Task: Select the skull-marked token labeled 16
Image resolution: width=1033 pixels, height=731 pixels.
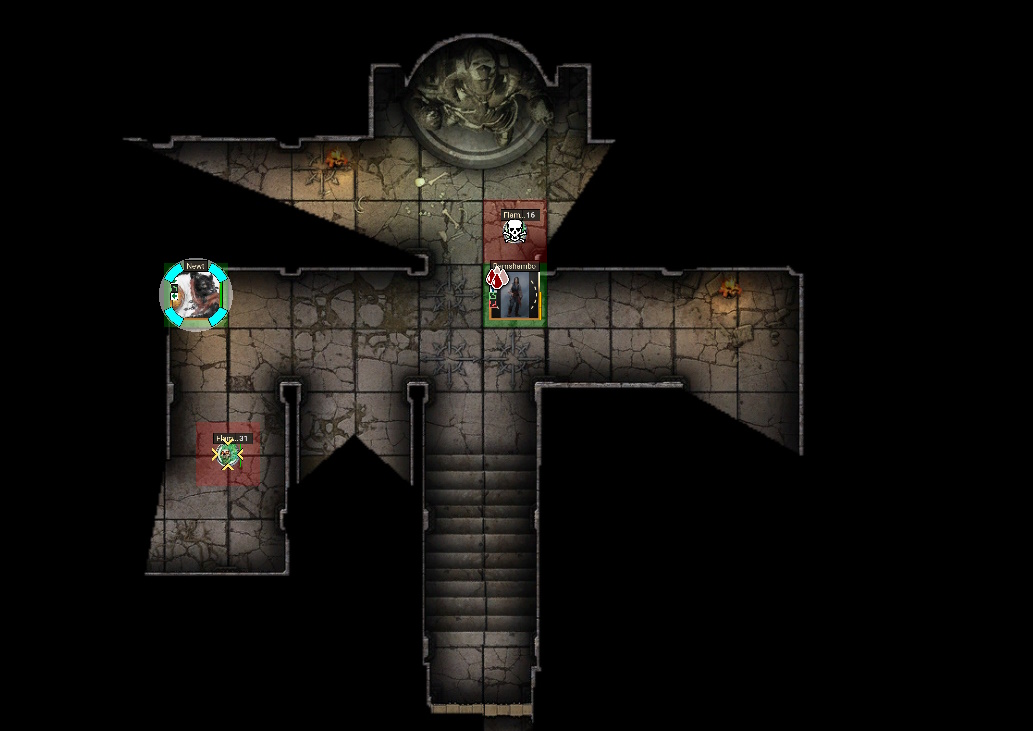Action: 514,233
